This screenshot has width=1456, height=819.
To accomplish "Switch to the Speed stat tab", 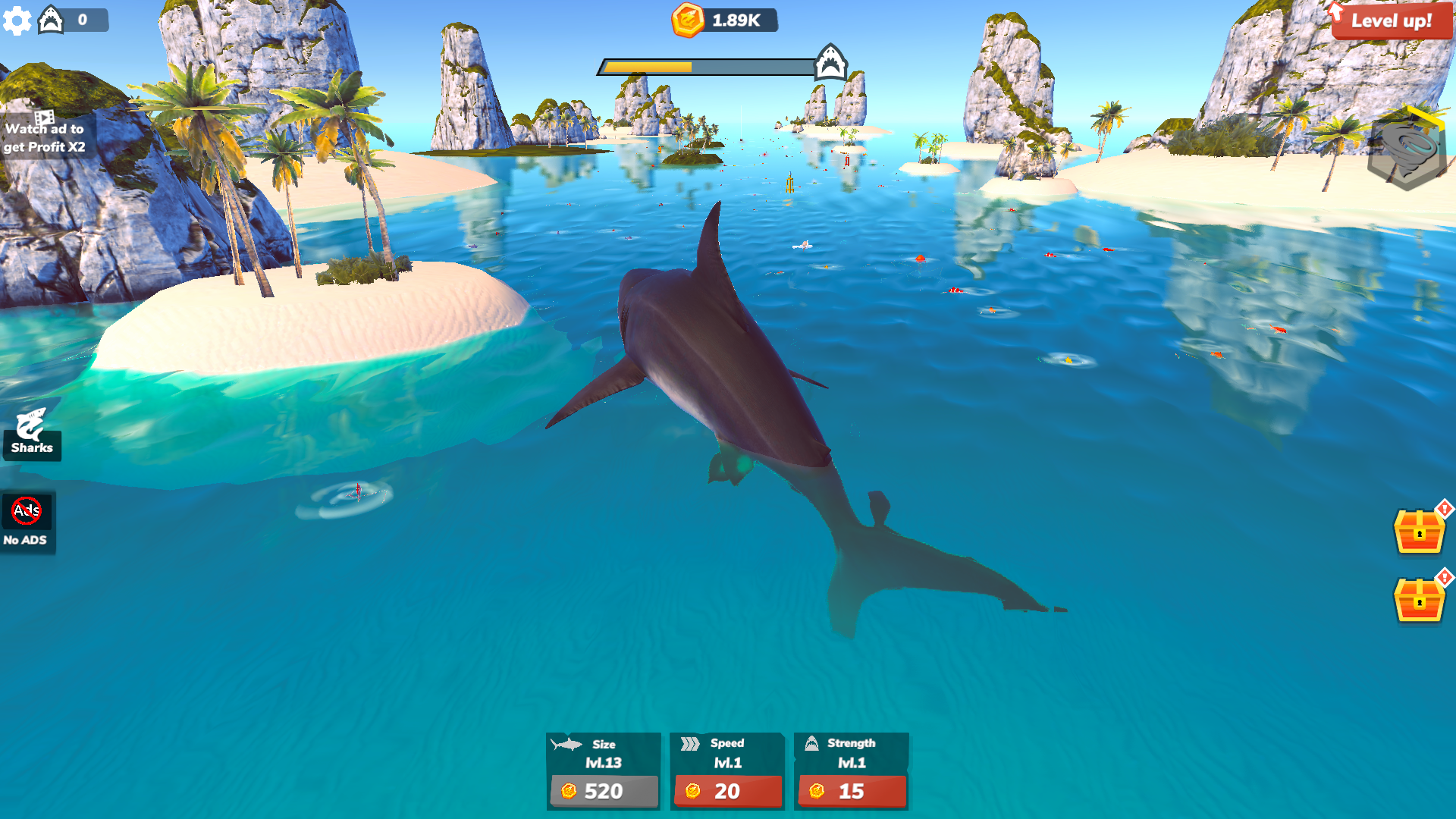I will 726,753.
